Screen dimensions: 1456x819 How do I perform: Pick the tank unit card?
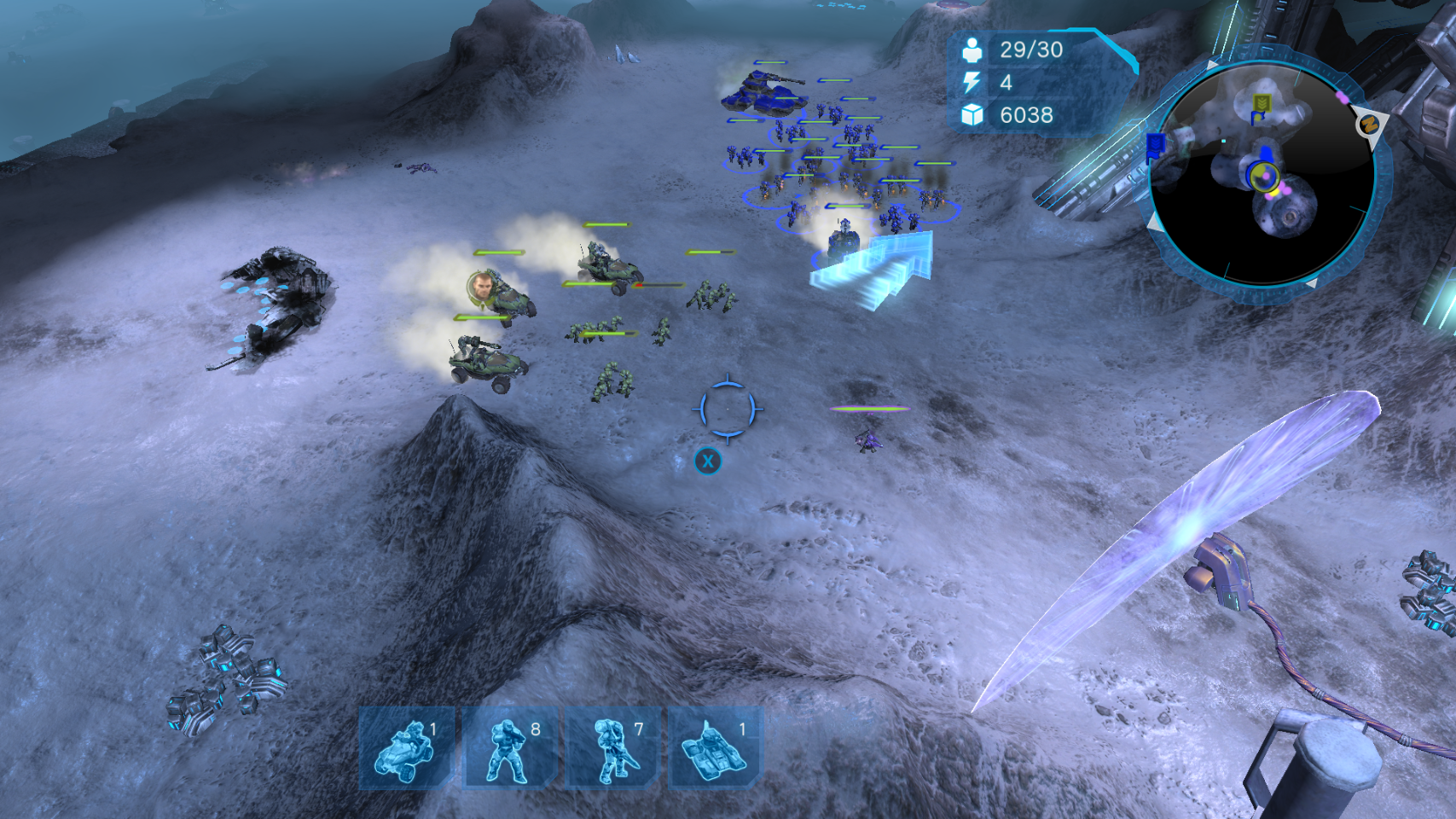[715, 748]
